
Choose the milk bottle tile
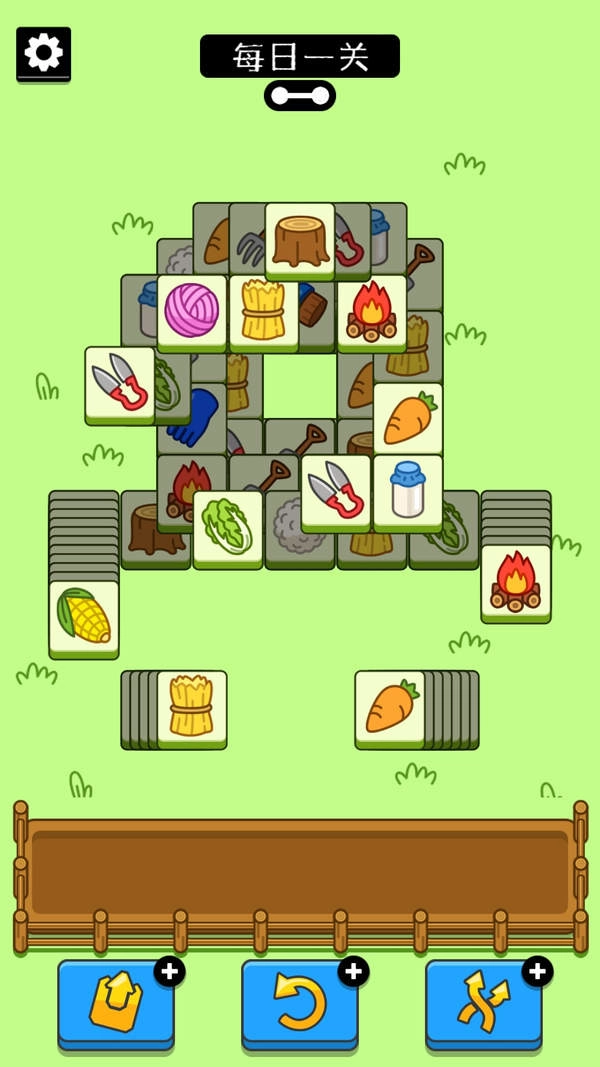(407, 491)
